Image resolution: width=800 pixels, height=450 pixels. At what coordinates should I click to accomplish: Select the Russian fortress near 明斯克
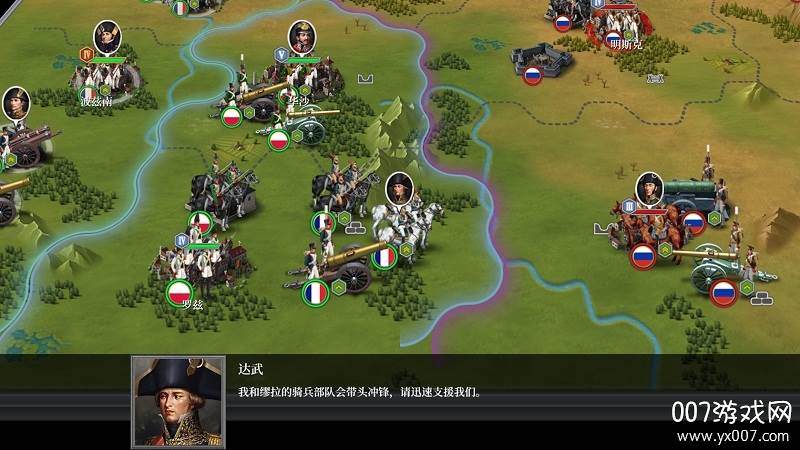pyautogui.click(x=545, y=62)
